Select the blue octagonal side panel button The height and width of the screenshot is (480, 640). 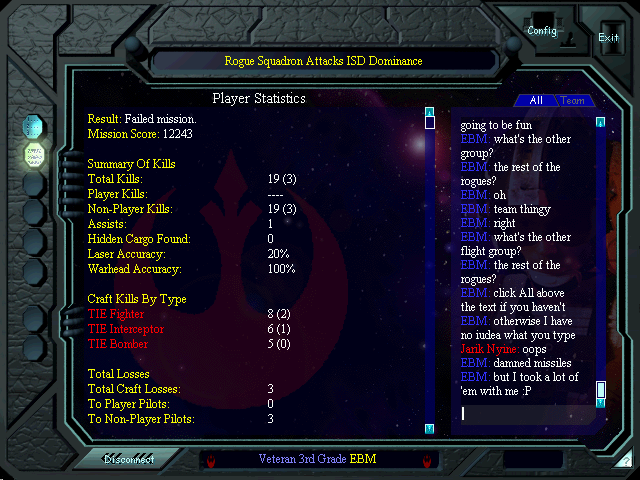click(x=35, y=126)
